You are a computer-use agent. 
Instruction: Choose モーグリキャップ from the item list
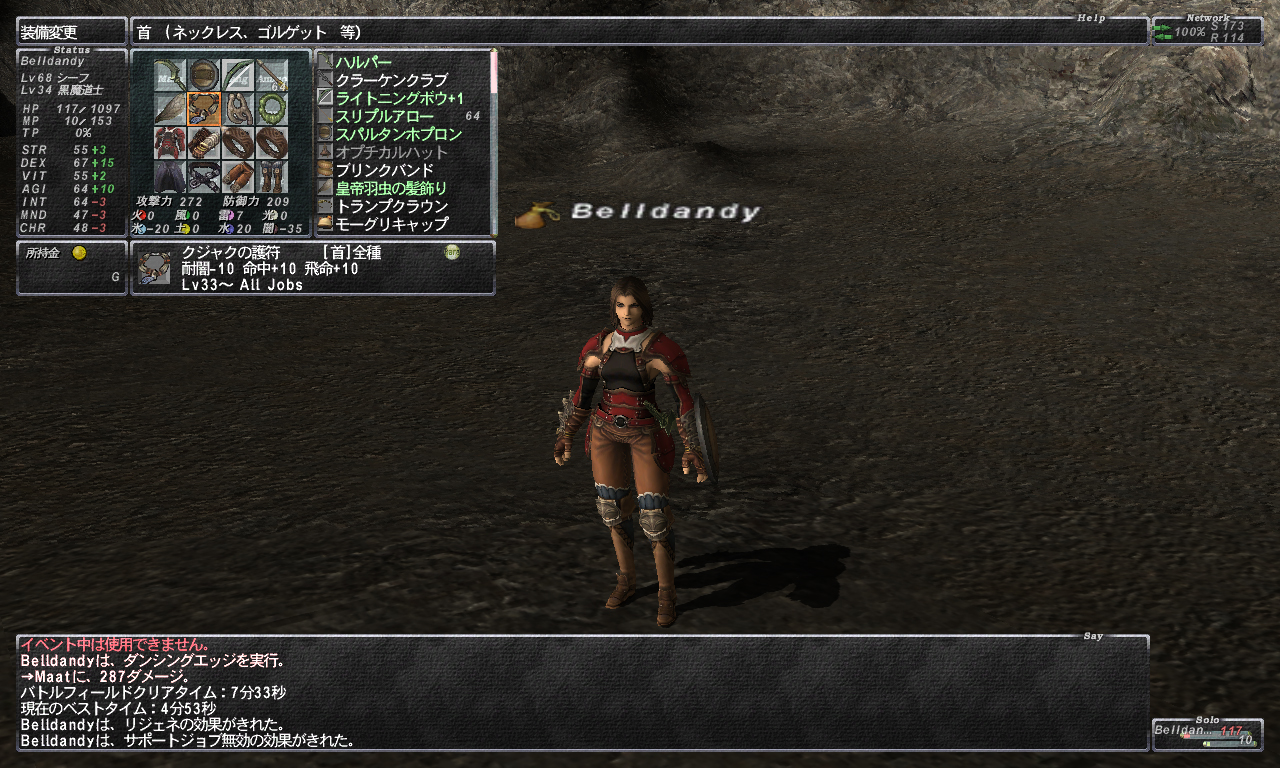391,224
